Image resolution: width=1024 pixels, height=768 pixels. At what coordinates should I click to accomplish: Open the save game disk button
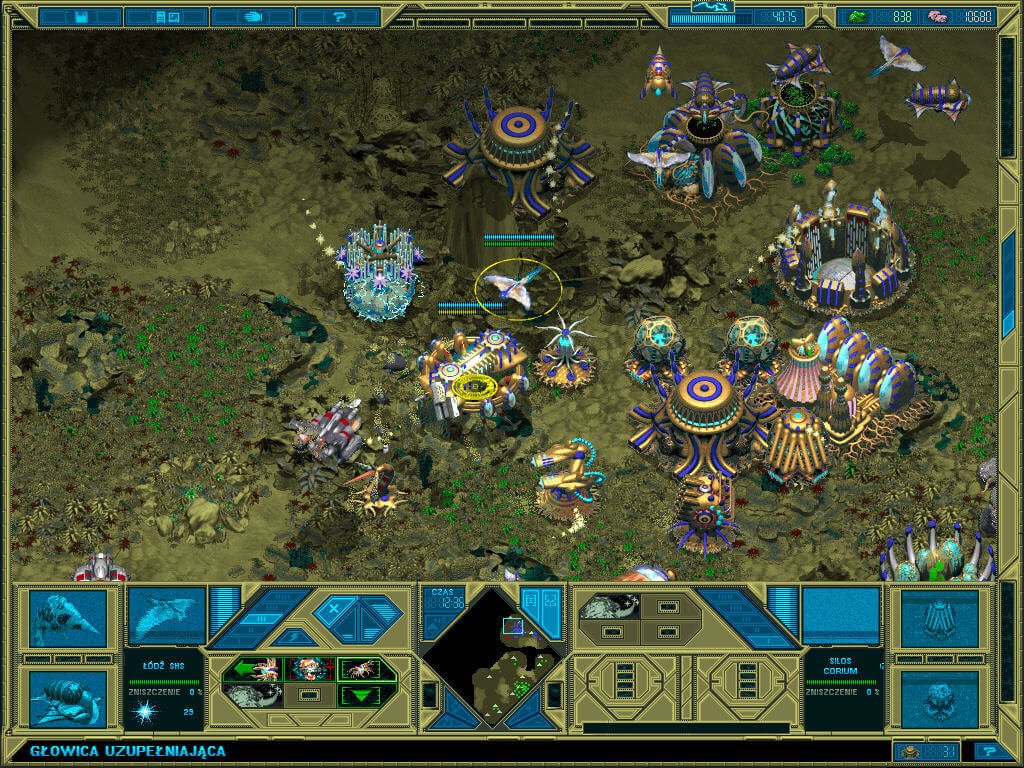[81, 17]
